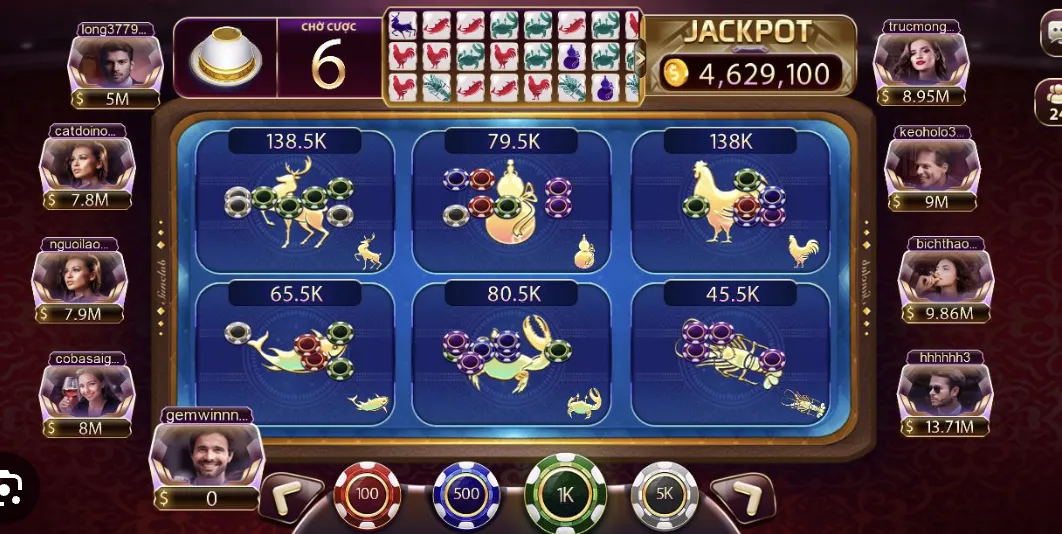Screen dimensions: 1062x534
Task: Open the chat bubble icon
Action: click(x=1053, y=38)
